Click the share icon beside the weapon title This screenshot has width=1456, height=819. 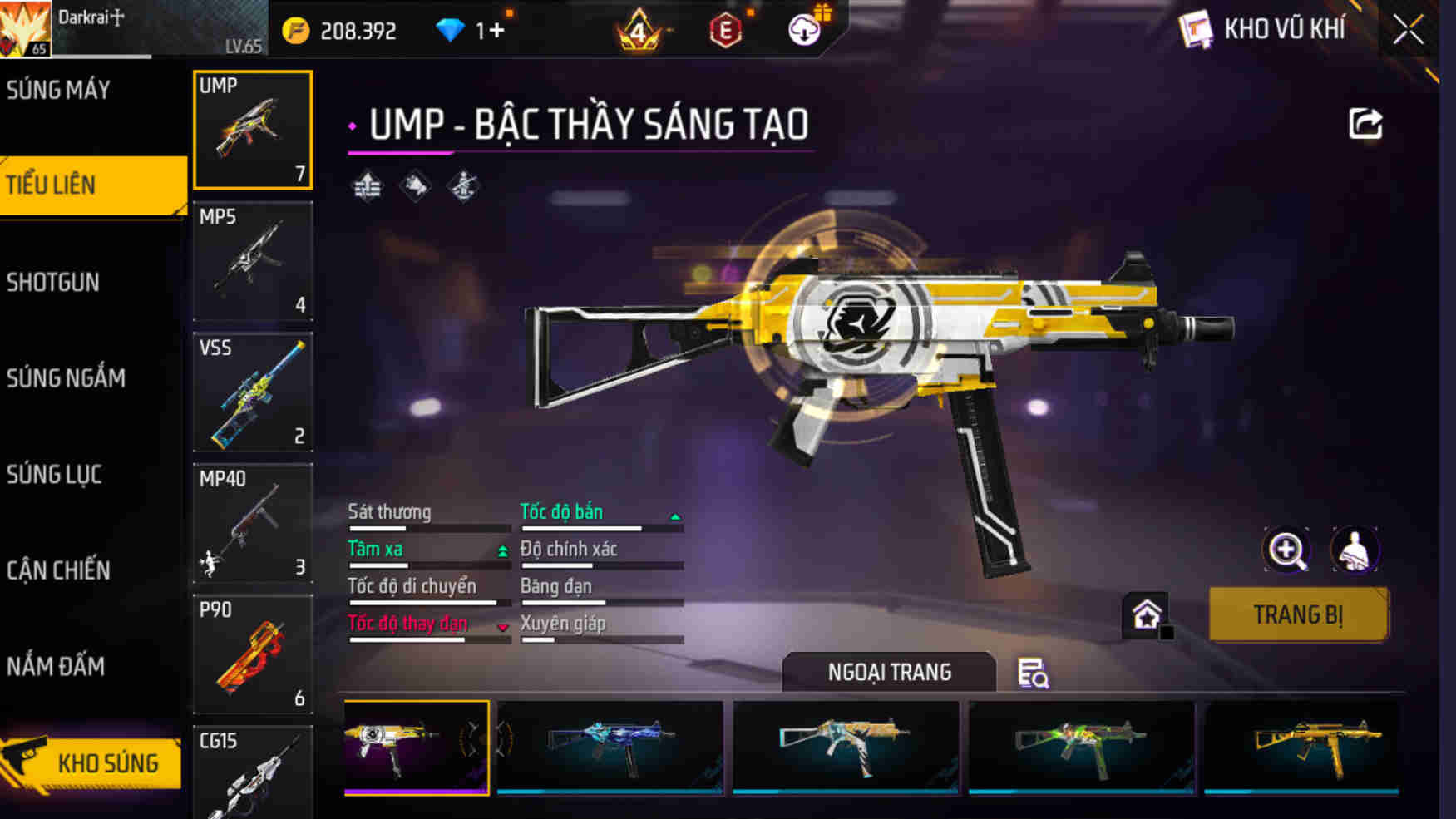(1365, 125)
